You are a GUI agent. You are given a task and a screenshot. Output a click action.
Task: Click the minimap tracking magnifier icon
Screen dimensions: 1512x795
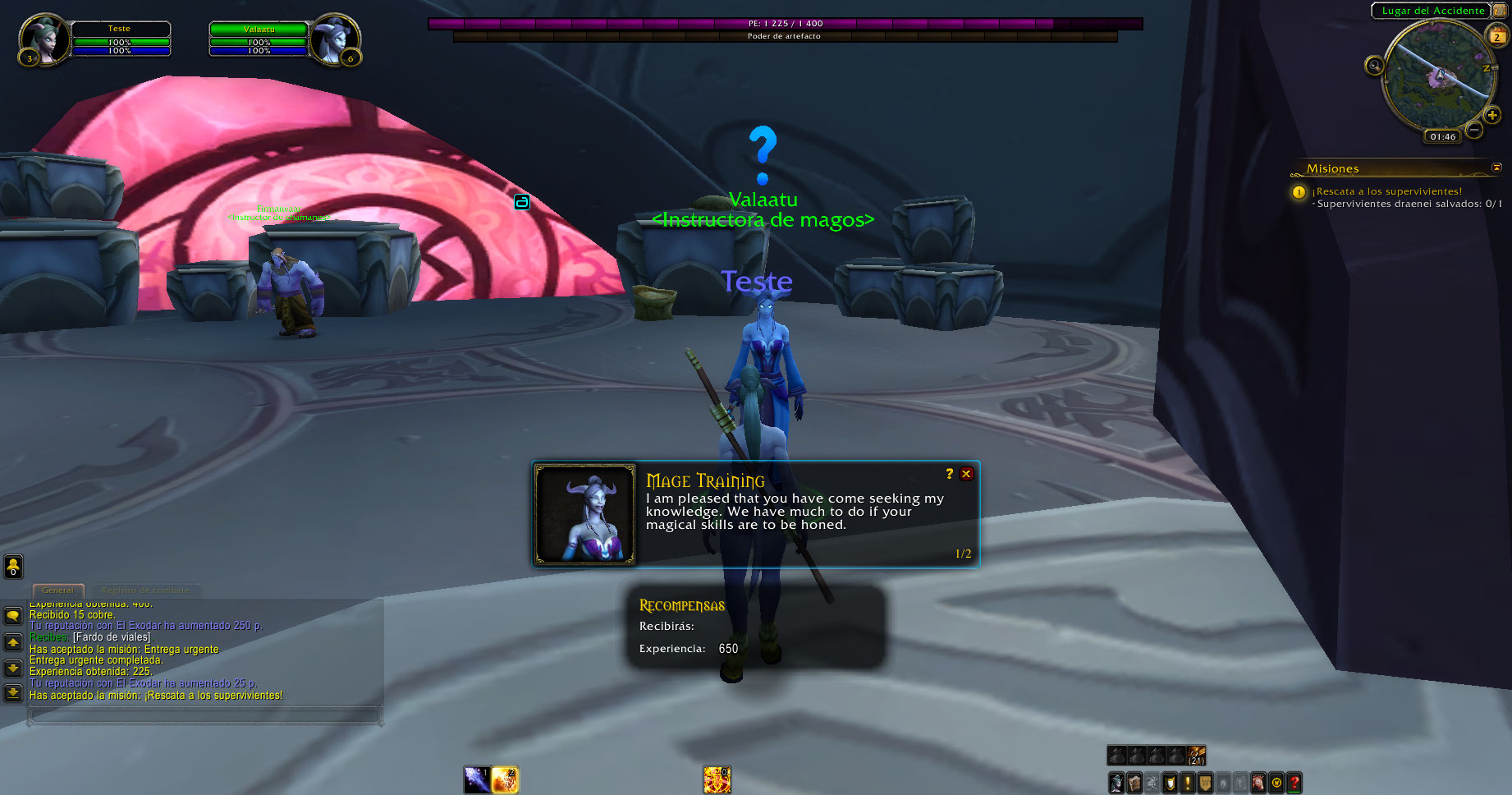(x=1374, y=65)
